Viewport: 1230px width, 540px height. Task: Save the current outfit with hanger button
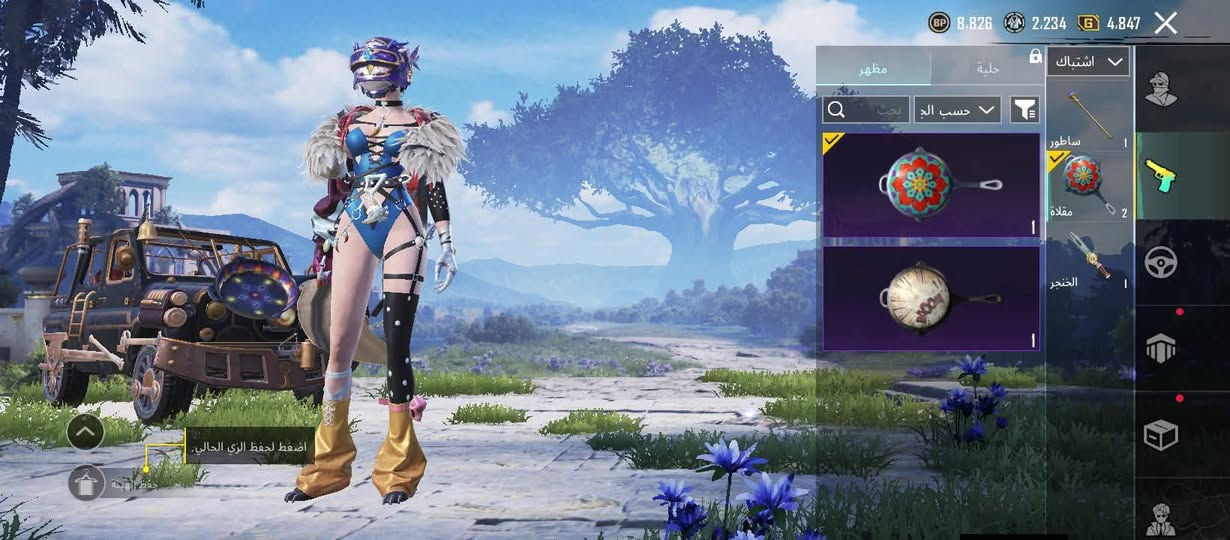pyautogui.click(x=86, y=483)
